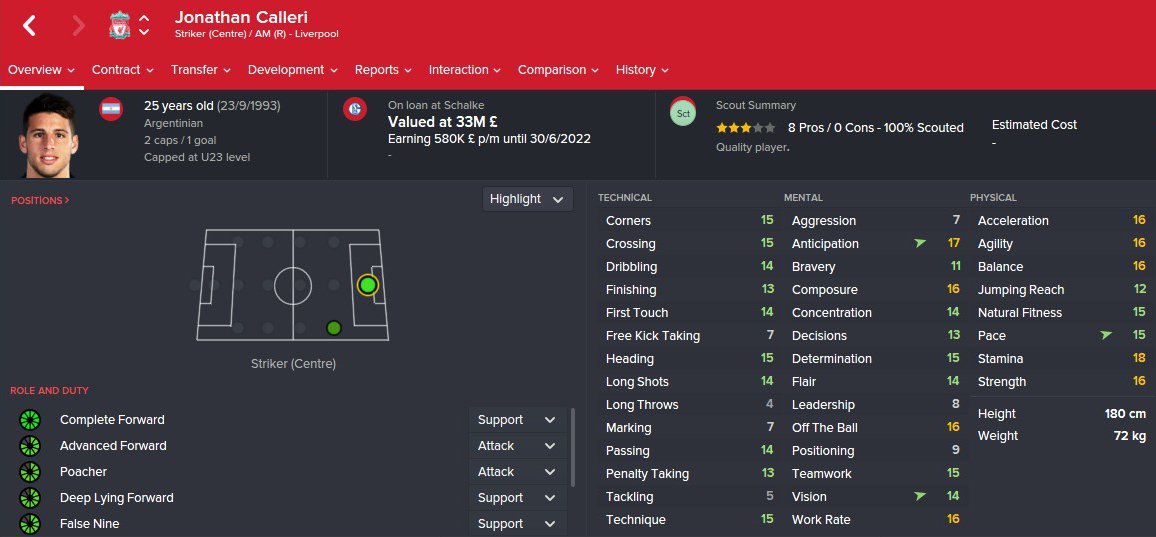Click the scout summary Sct icon
The height and width of the screenshot is (537, 1156).
[683, 113]
